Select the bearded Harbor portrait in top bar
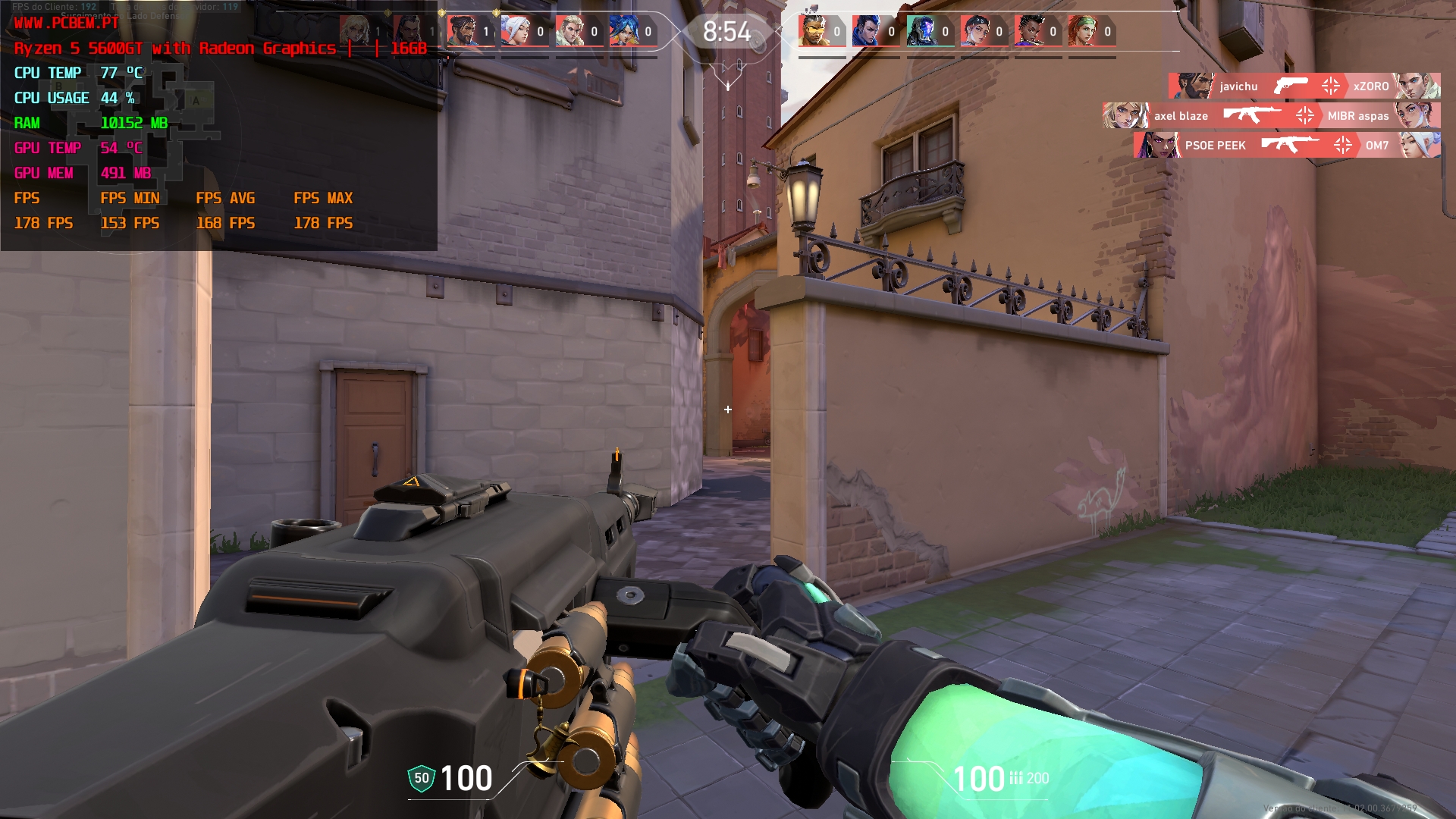The width and height of the screenshot is (1456, 819). click(x=462, y=31)
